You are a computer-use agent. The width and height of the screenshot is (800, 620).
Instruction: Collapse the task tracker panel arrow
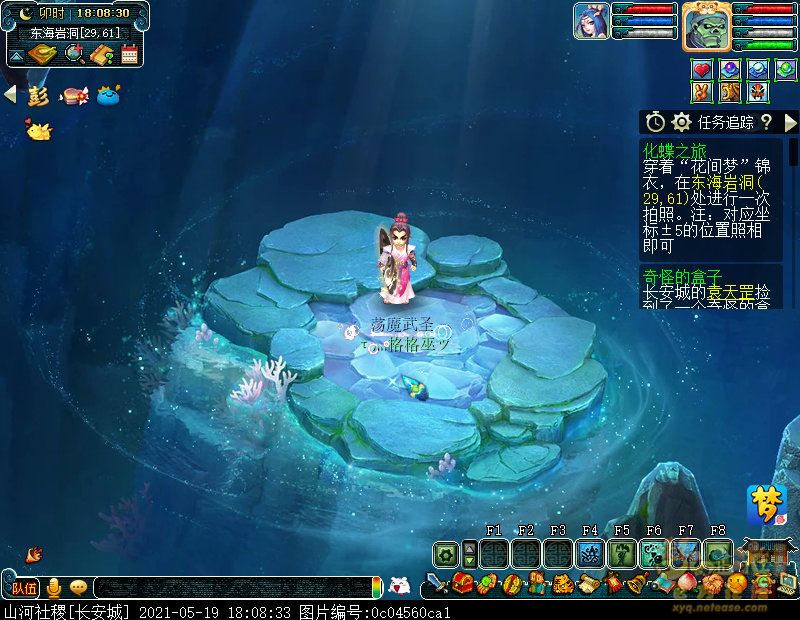pyautogui.click(x=790, y=122)
